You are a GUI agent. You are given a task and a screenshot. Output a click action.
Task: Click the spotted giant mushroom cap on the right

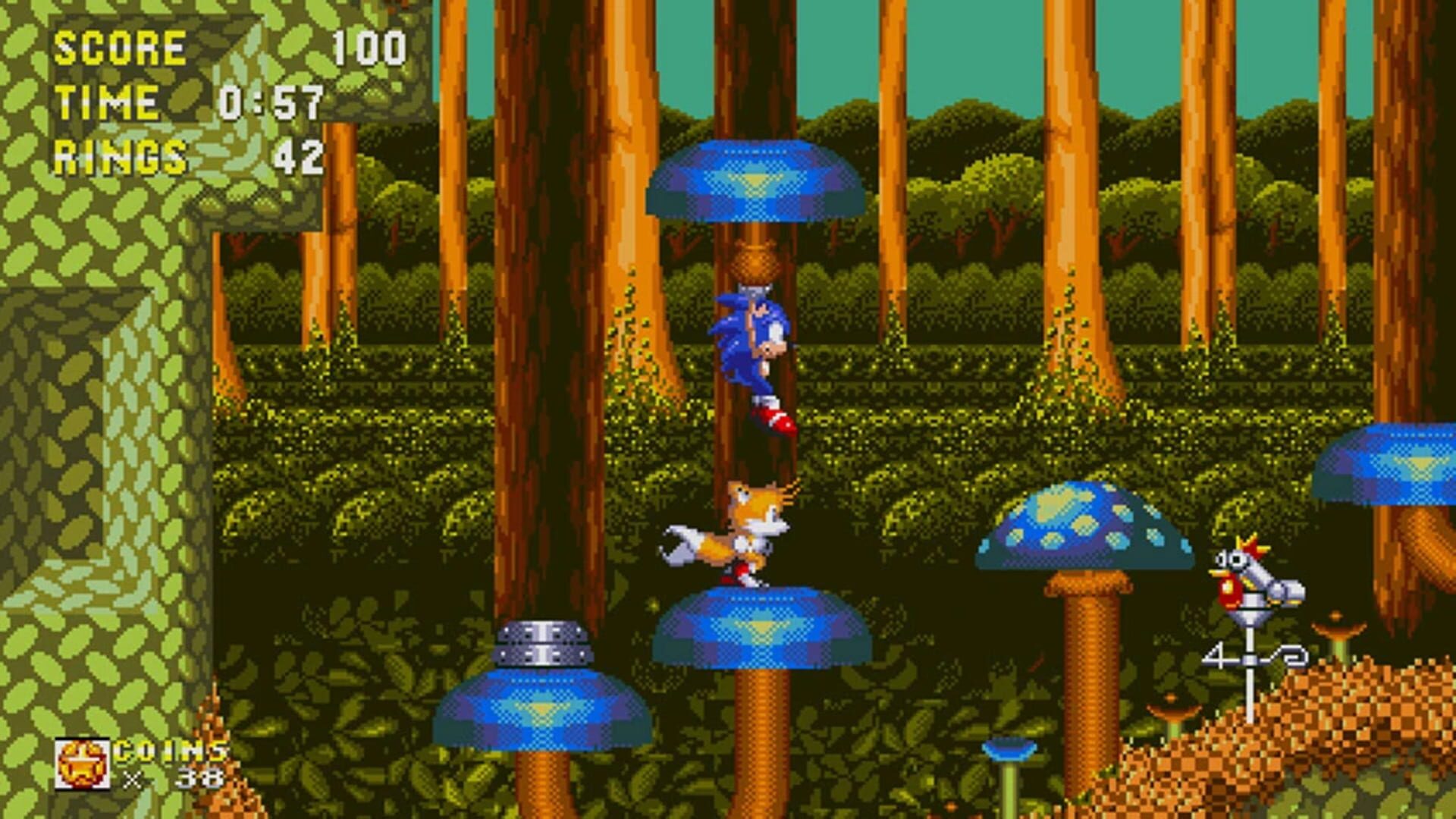point(1084,523)
